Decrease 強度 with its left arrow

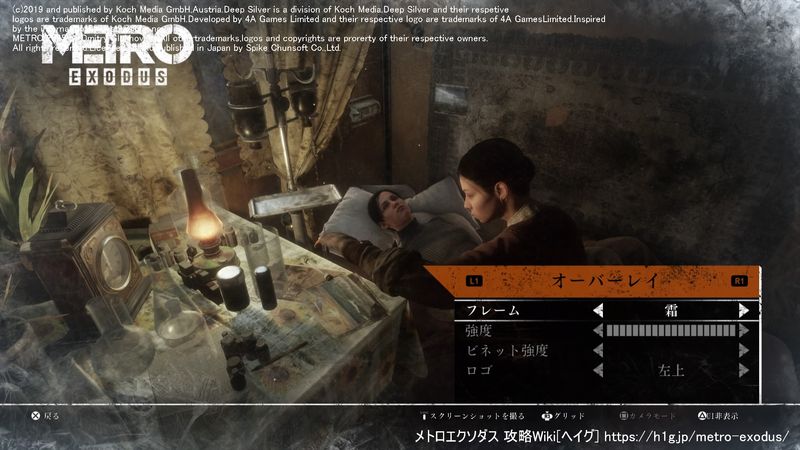point(598,331)
